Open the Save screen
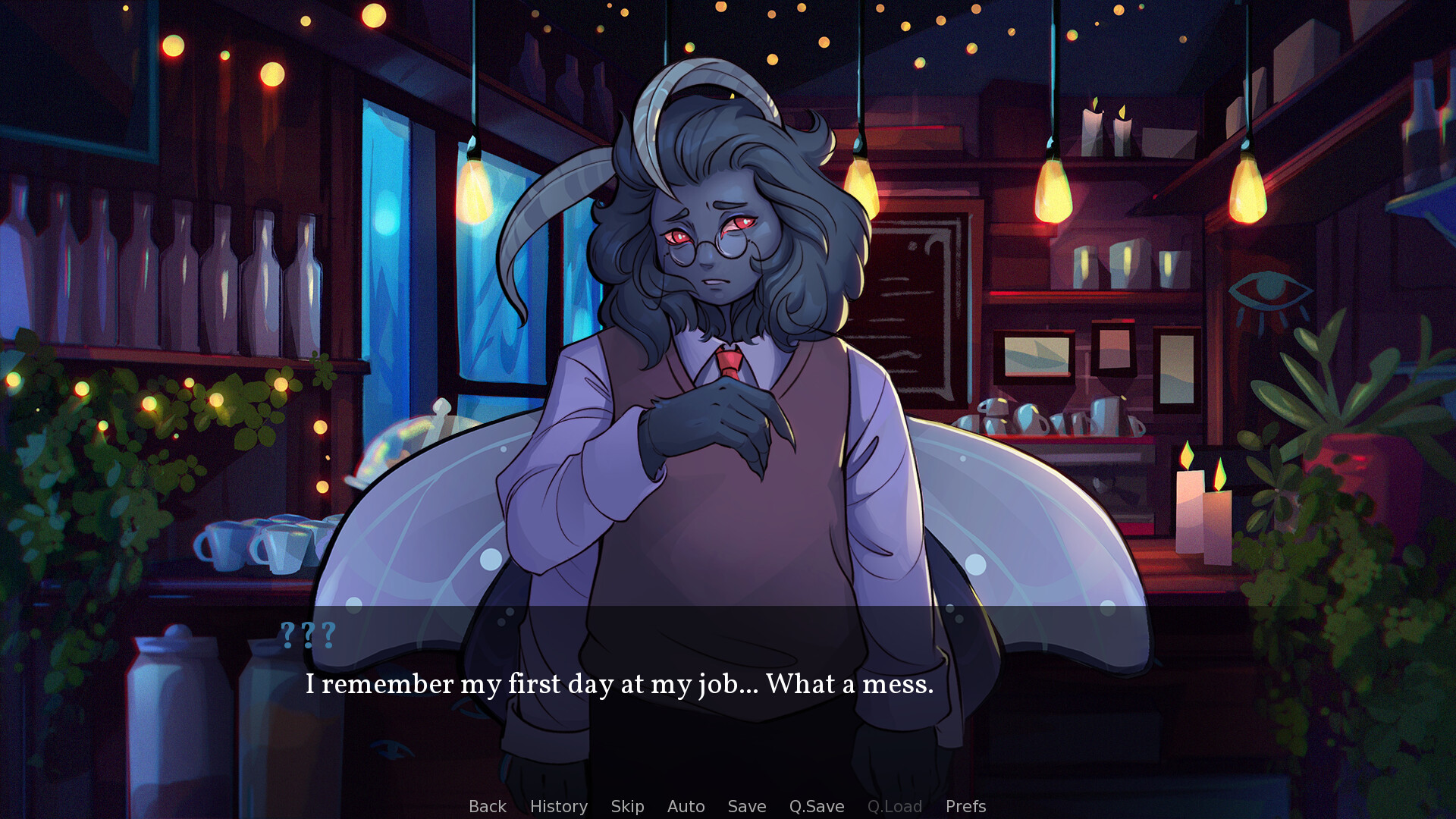 746,806
